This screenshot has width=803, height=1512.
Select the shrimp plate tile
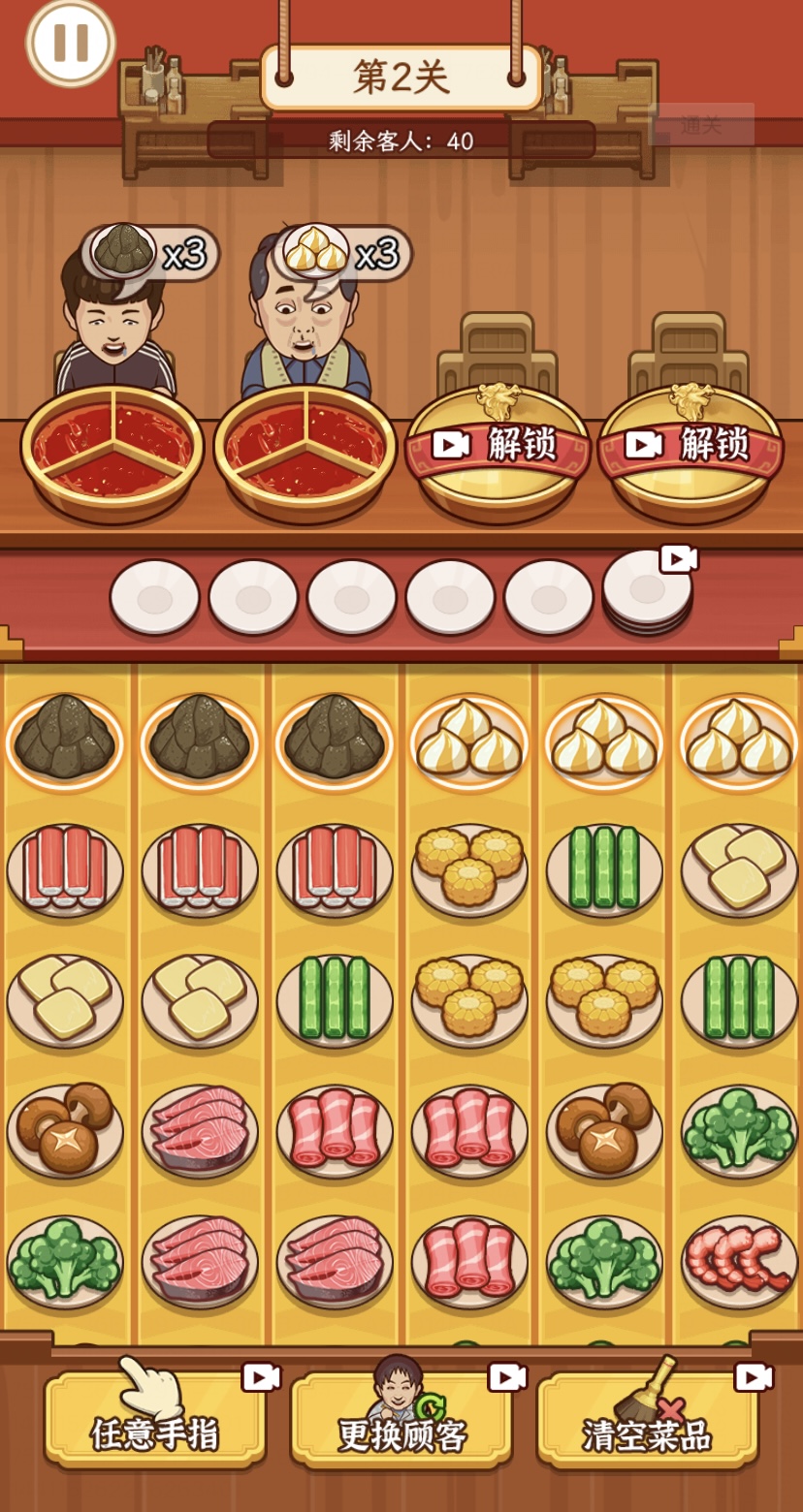[x=739, y=1260]
